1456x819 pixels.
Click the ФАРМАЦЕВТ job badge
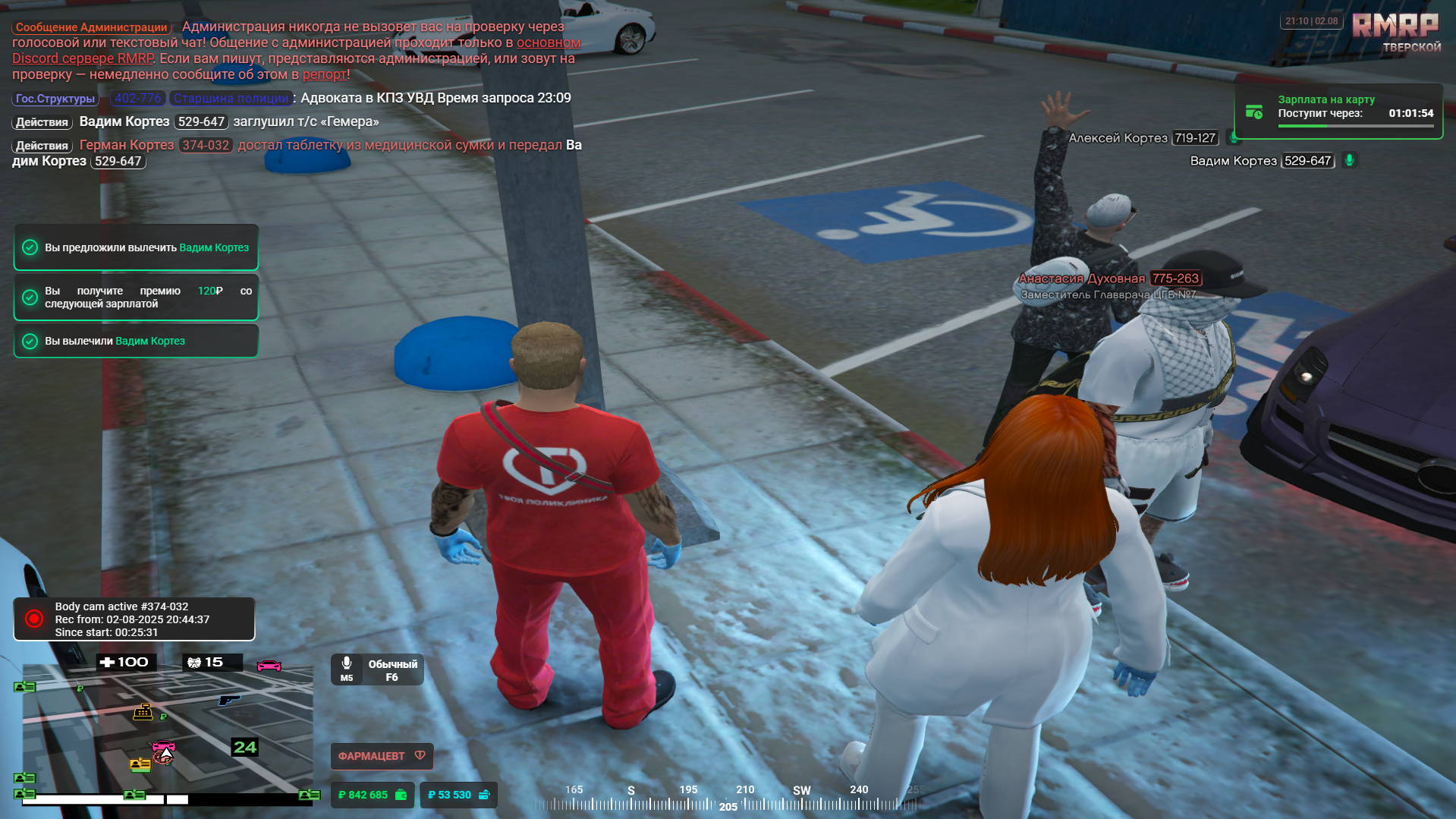pos(382,756)
